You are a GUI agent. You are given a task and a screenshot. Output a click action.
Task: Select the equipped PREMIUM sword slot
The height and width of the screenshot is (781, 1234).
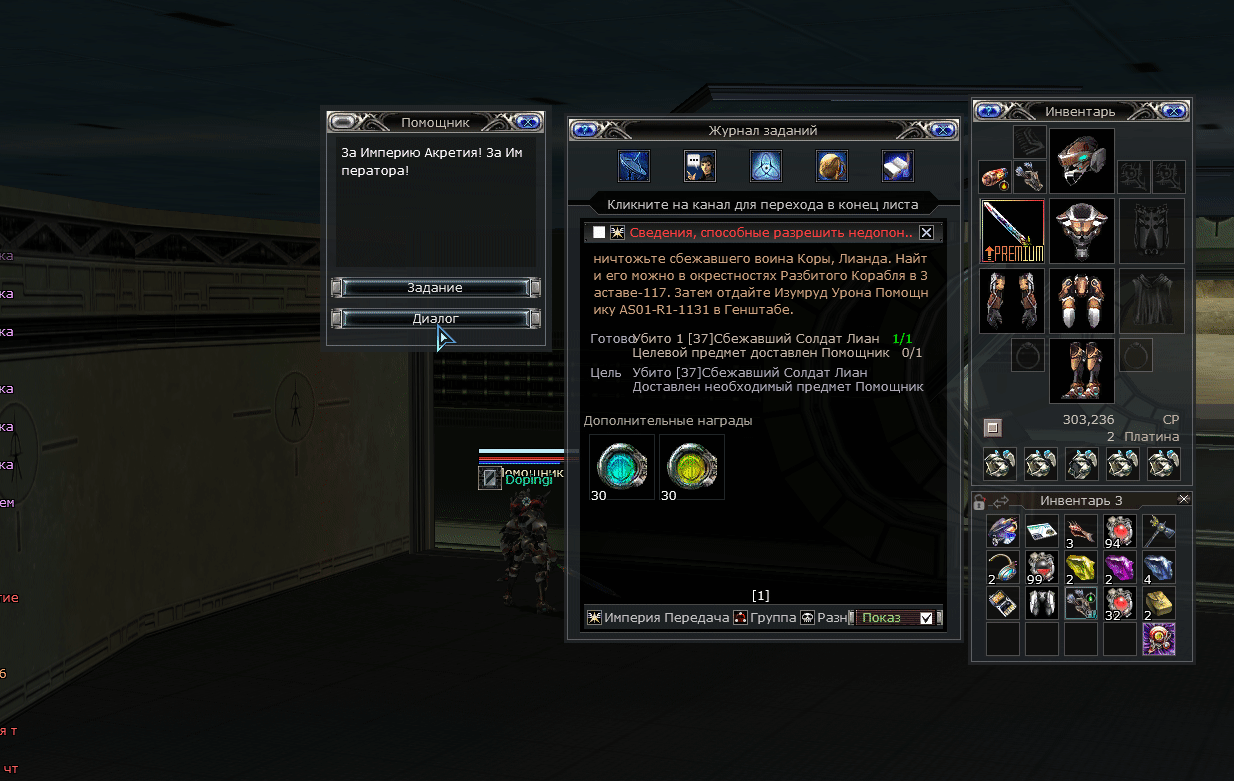[x=1012, y=231]
